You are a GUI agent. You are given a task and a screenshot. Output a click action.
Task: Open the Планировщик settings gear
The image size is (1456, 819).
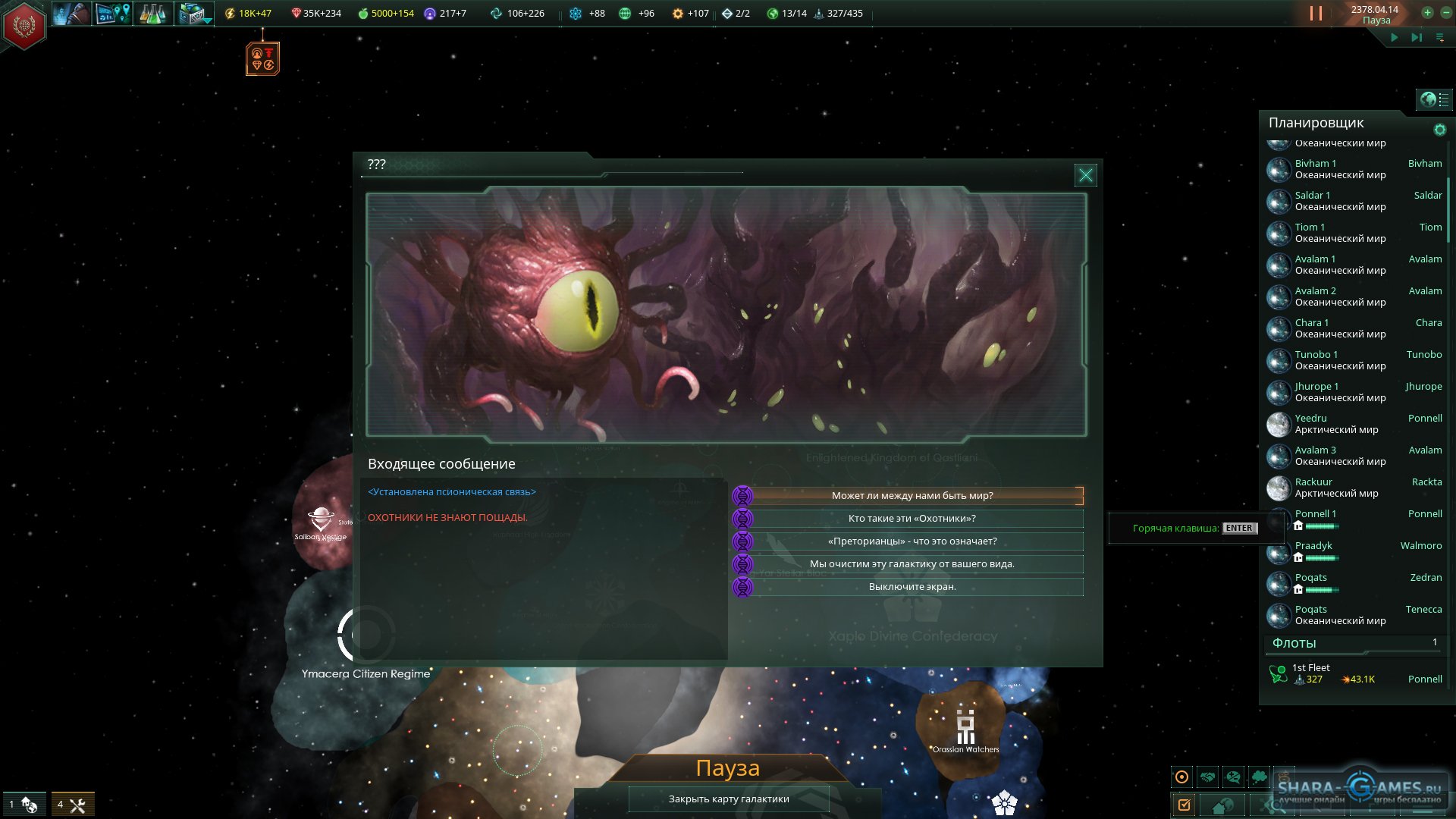tap(1439, 130)
